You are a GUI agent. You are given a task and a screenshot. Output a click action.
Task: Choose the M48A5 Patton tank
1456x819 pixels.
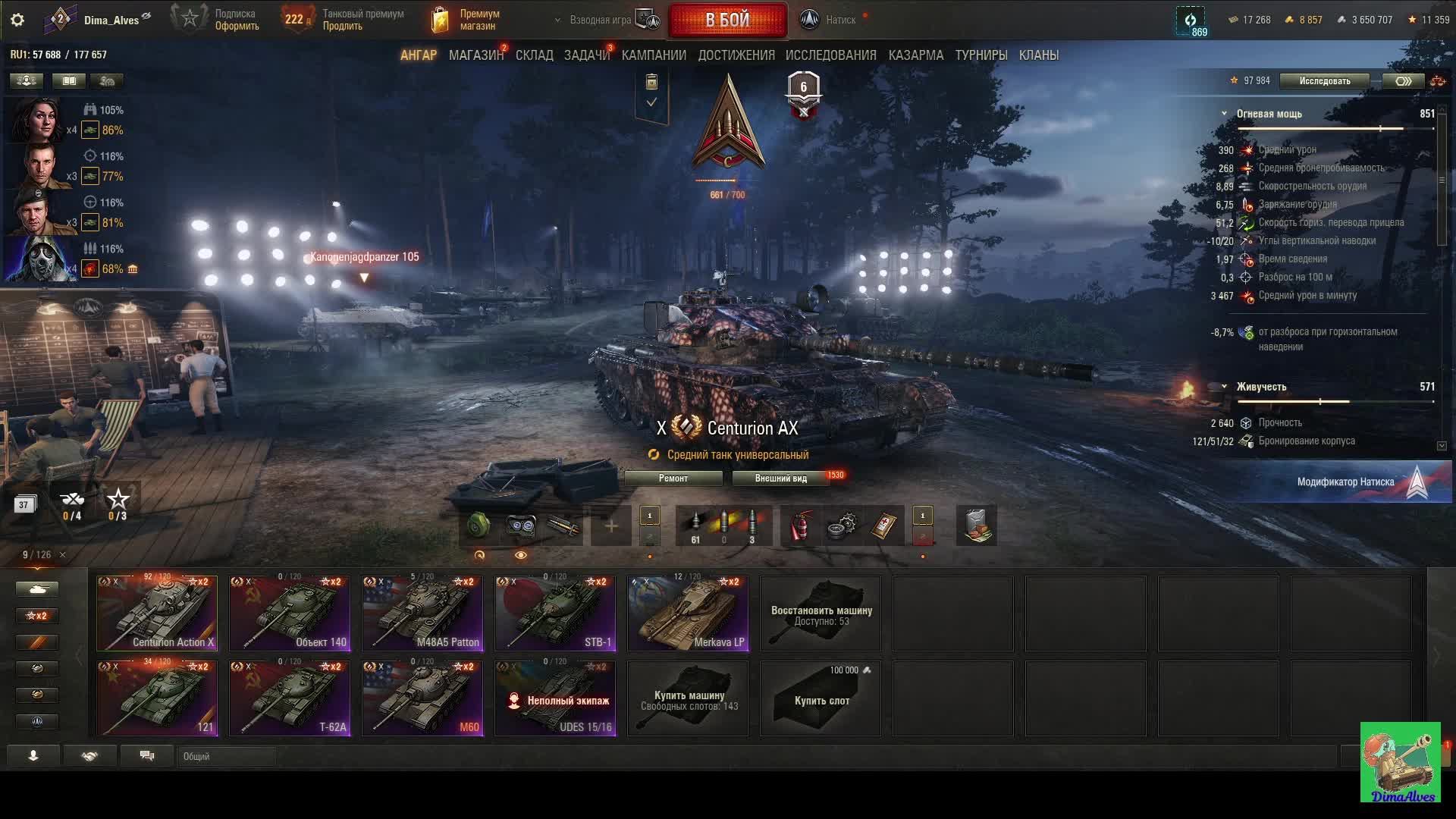pyautogui.click(x=422, y=613)
